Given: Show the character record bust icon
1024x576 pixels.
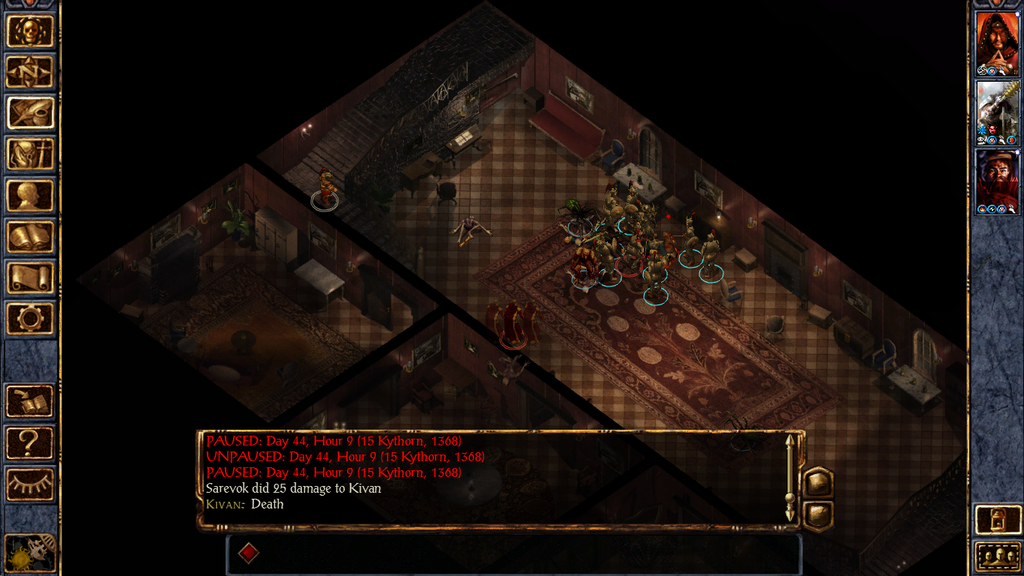Looking at the screenshot, I should [30, 195].
